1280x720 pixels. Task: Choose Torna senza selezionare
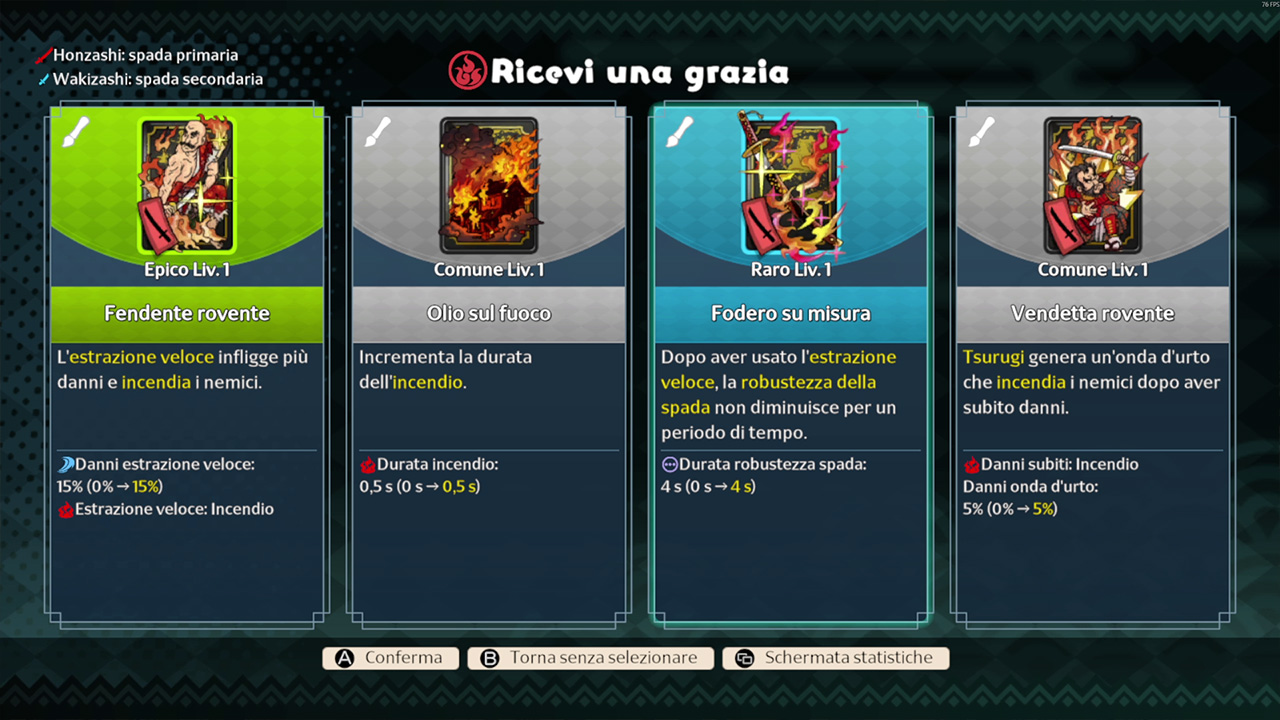click(x=590, y=657)
